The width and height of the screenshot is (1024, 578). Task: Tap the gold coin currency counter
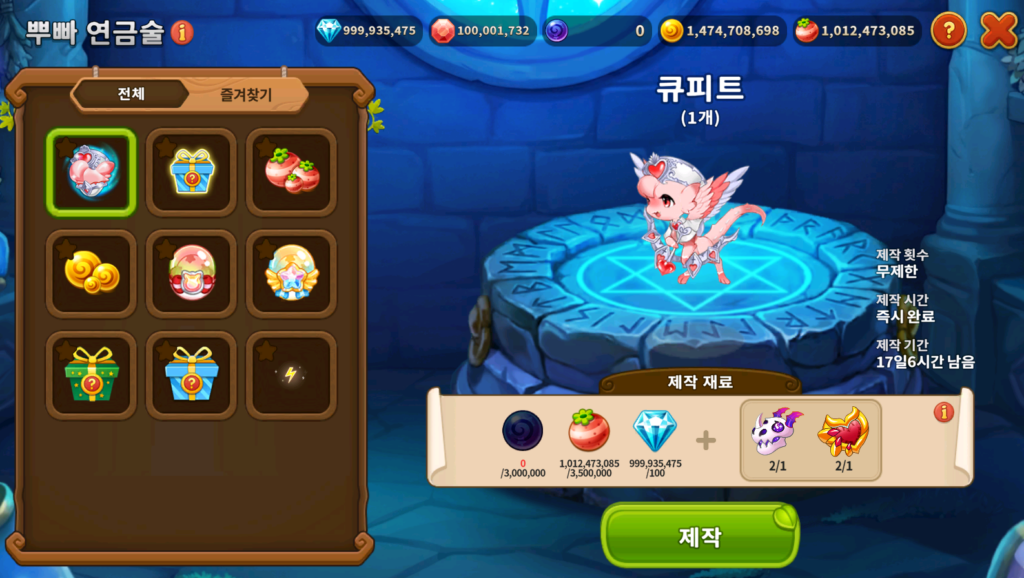[x=720, y=31]
